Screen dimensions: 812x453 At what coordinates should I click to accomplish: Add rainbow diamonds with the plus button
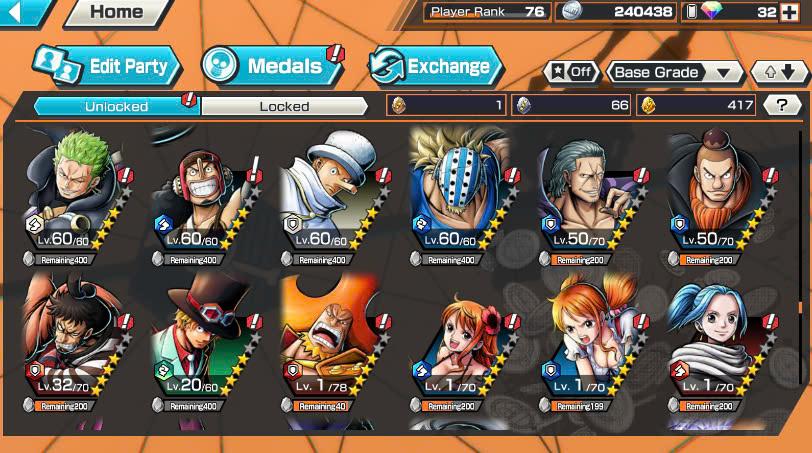point(792,12)
